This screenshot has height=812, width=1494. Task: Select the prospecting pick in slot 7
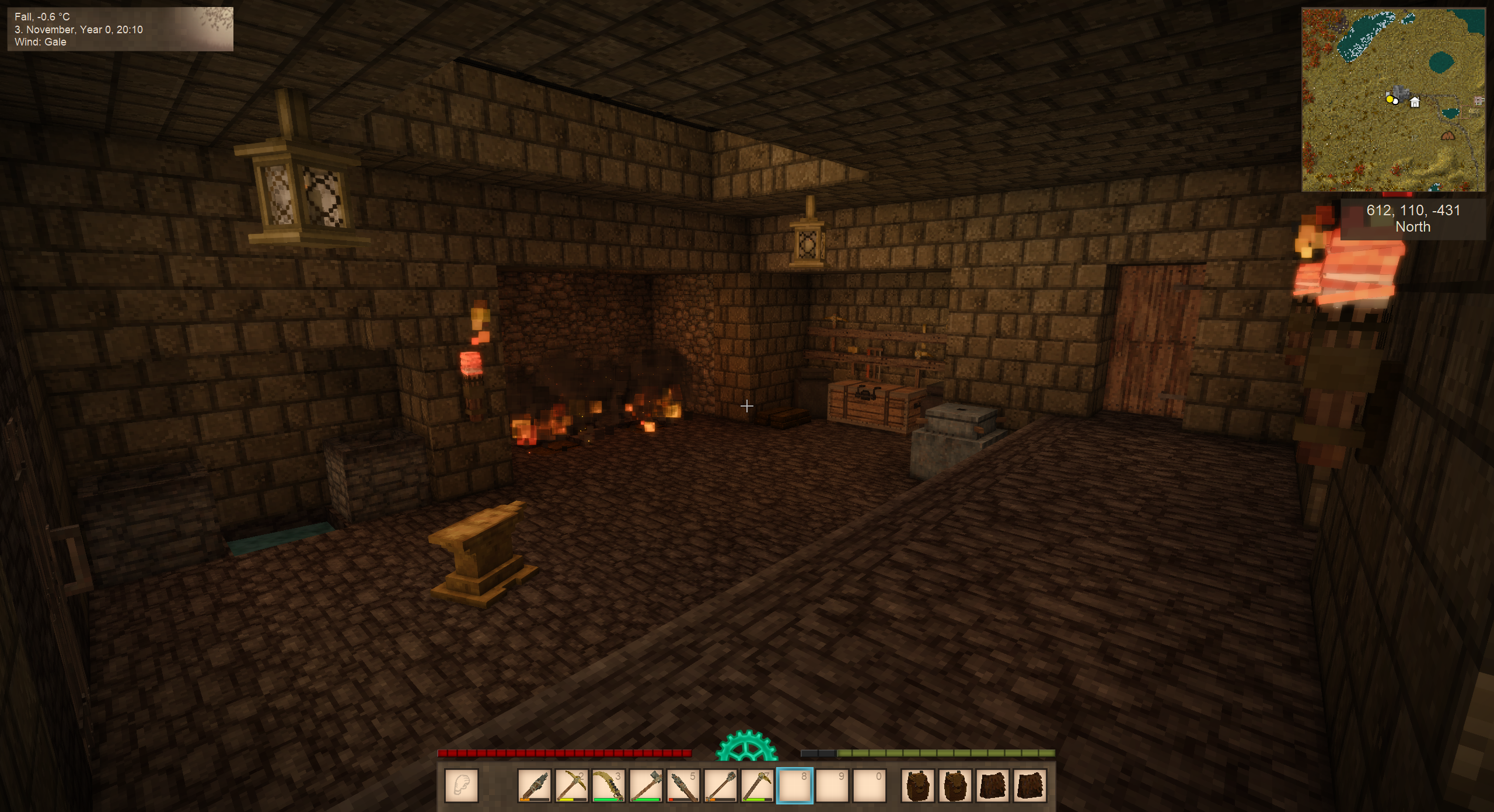point(758,785)
